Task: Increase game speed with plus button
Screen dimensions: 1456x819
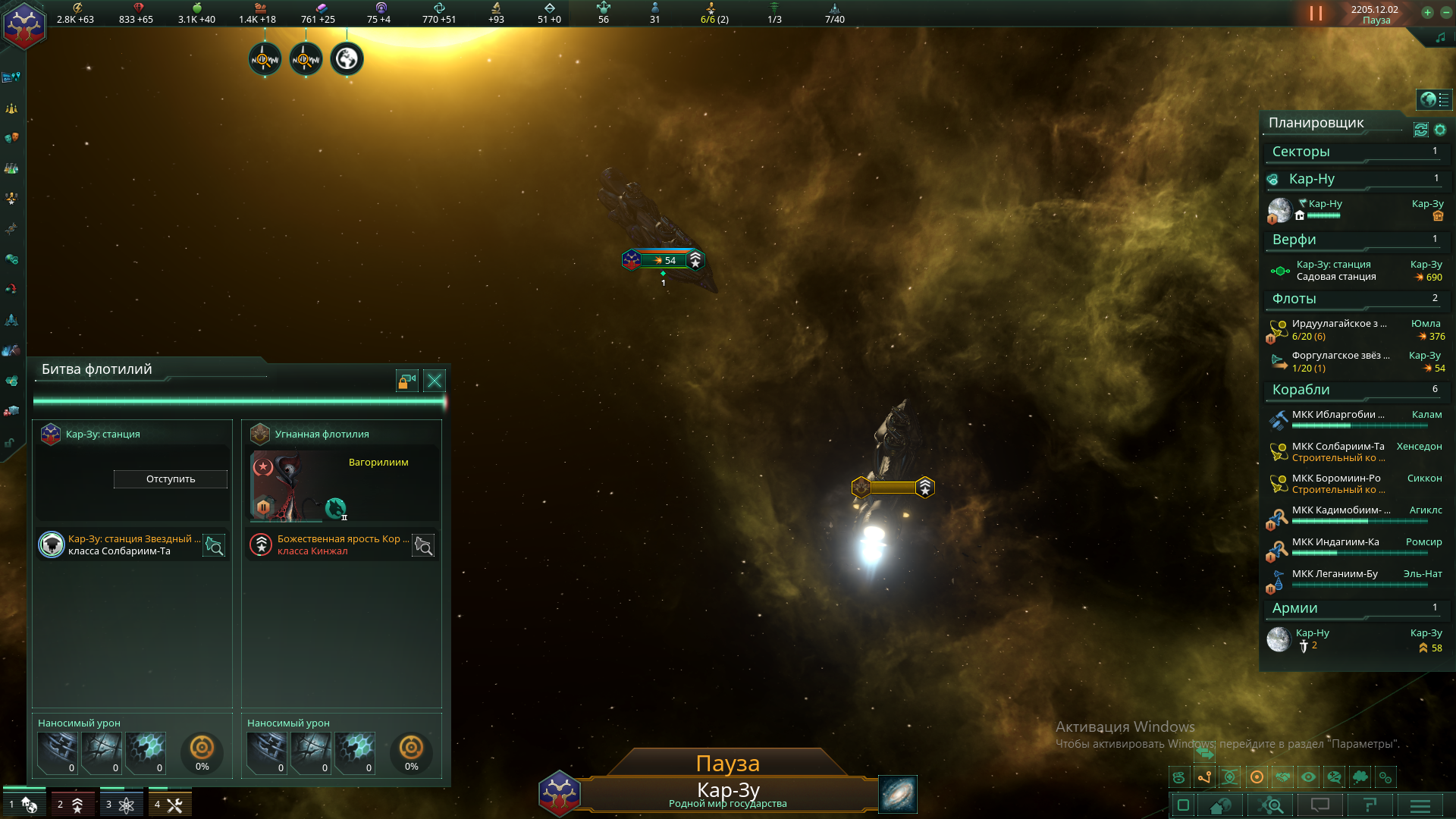Action: pos(1427,12)
